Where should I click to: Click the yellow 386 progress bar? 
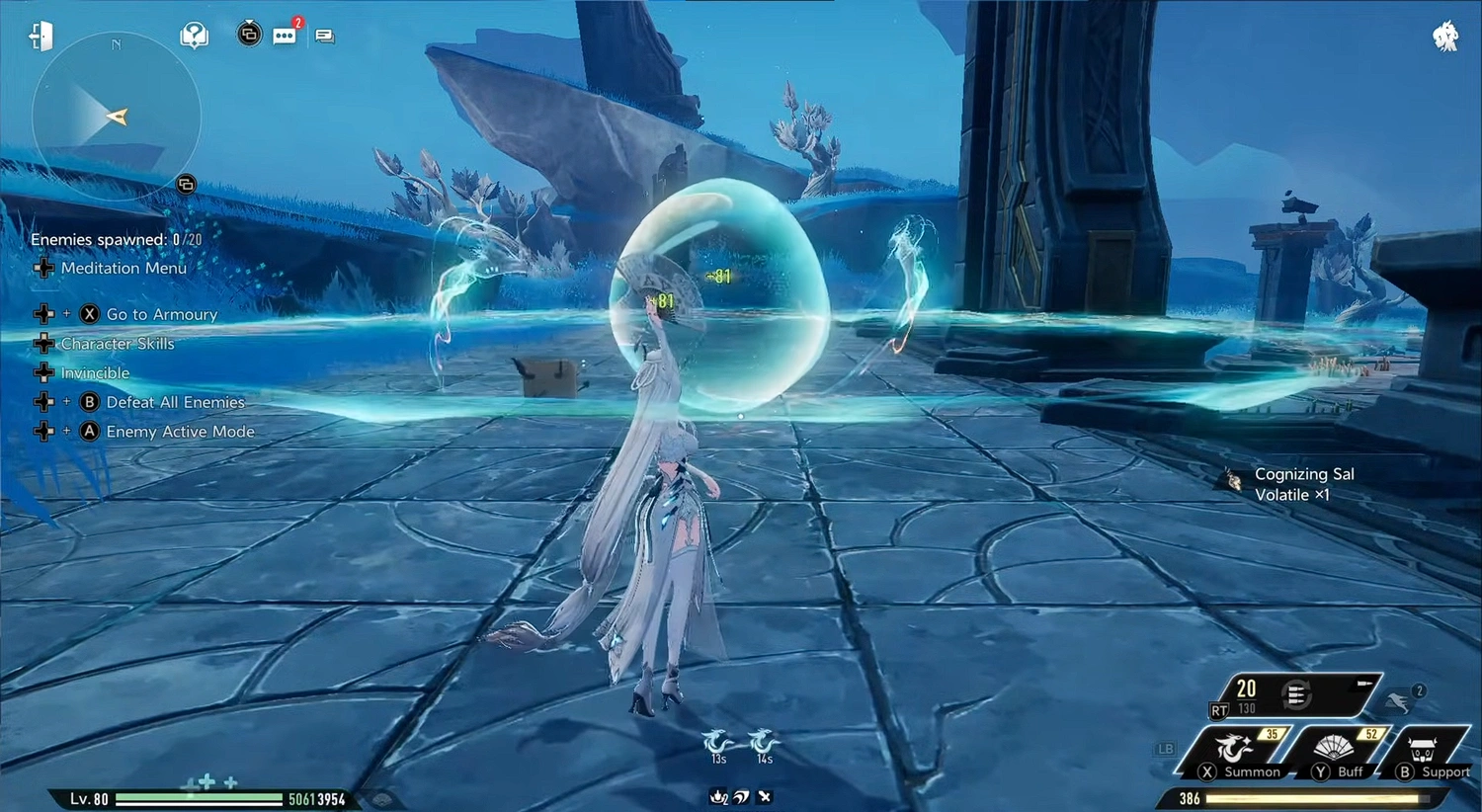point(1314,797)
